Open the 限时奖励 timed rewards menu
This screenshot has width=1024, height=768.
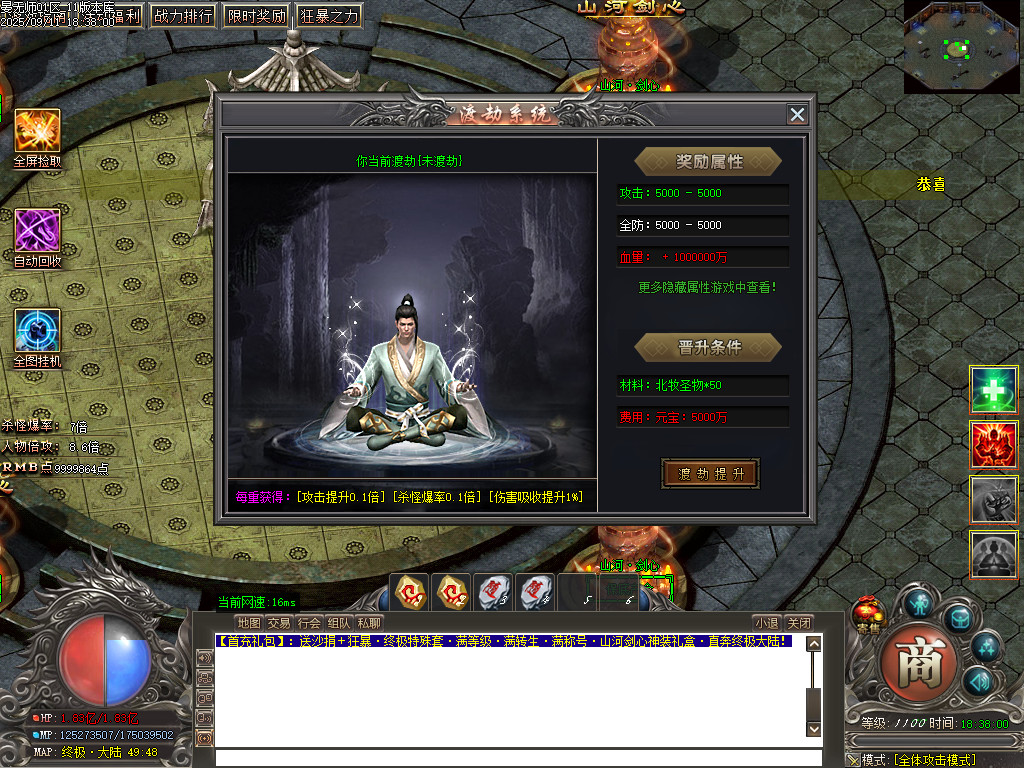256,16
